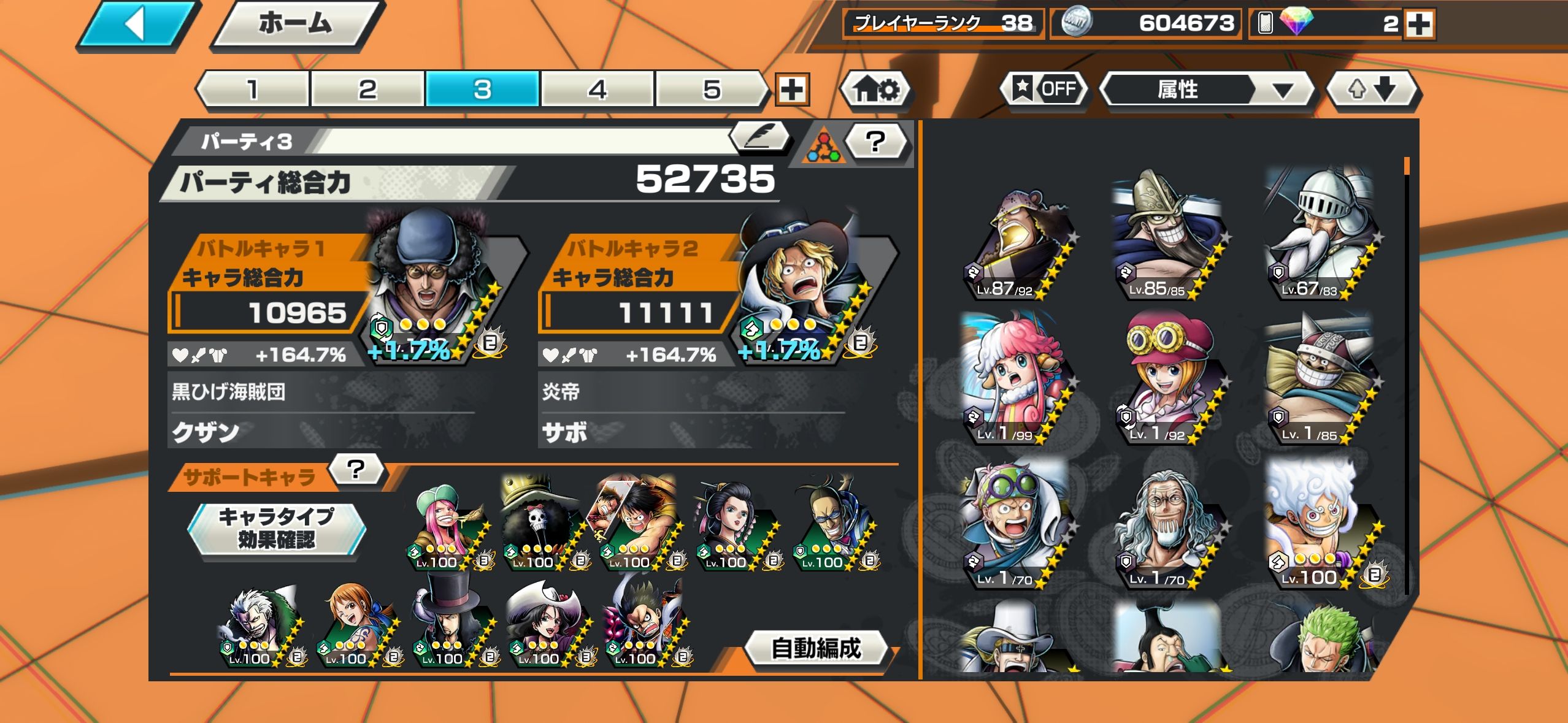Open the 属性 sort dropdown
The height and width of the screenshot is (723, 1568).
[1206, 90]
